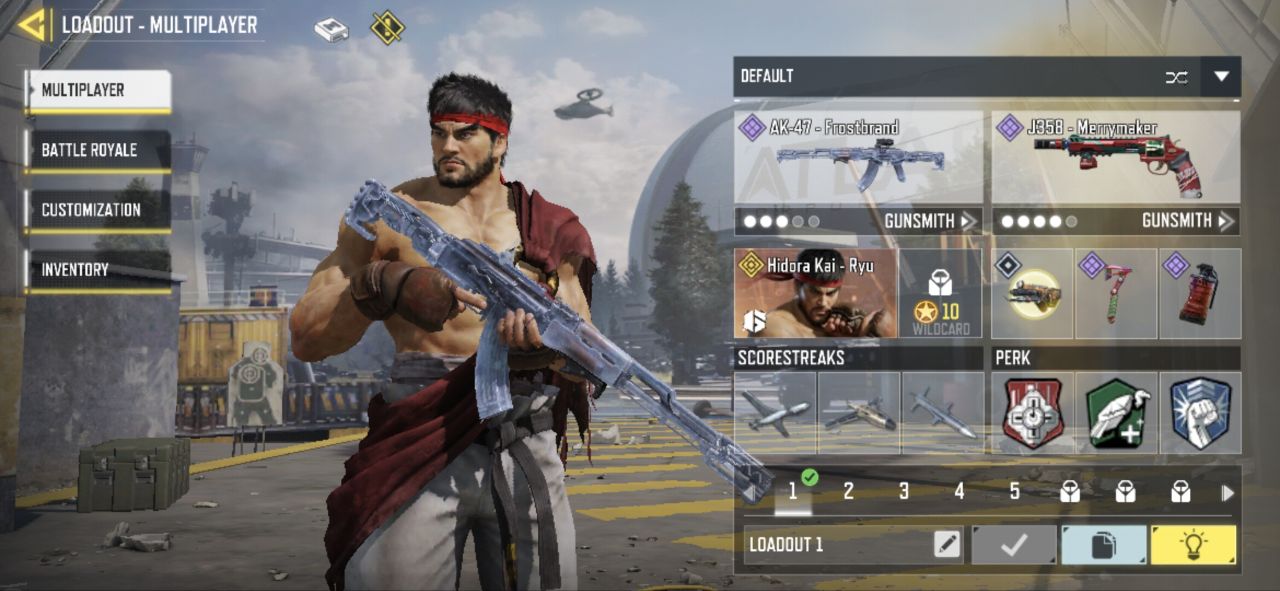The image size is (1280, 591).
Task: Open the Inventory tab
Action: pyautogui.click(x=98, y=271)
